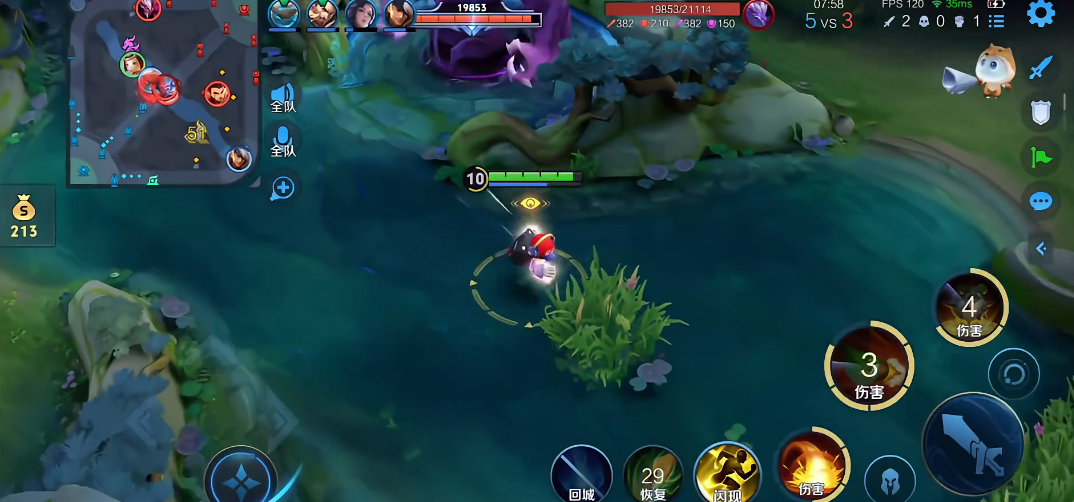
Task: Send the green flag gather signal
Action: click(1041, 157)
